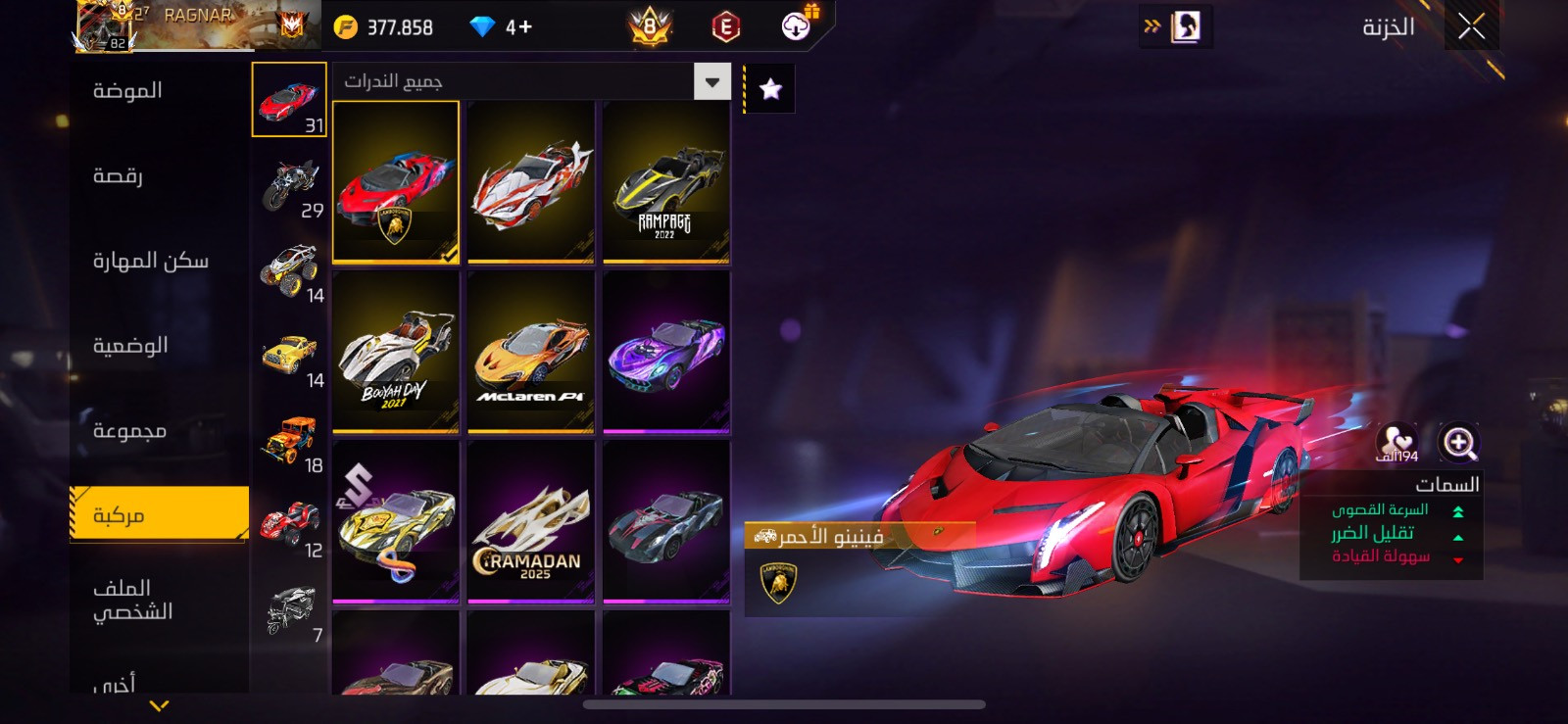Select the highlighted مركبة vehicle menu

(159, 514)
